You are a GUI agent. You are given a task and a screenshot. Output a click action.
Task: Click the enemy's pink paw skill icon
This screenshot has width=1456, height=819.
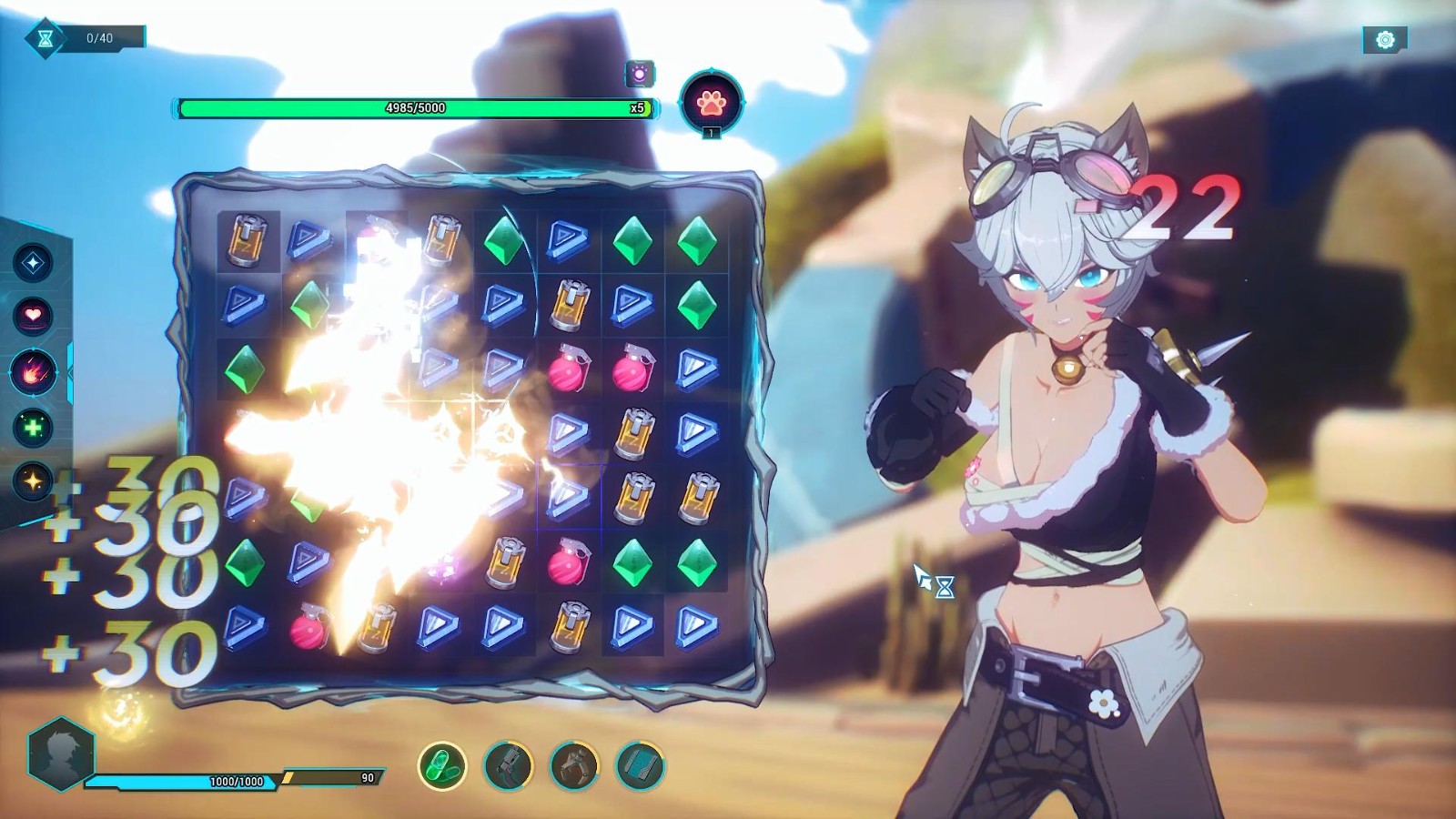(711, 102)
